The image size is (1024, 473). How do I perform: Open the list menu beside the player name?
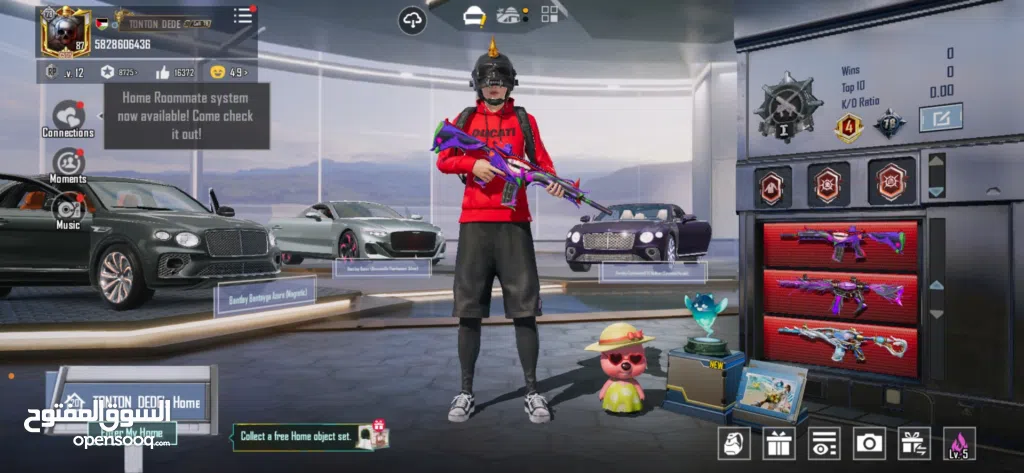pyautogui.click(x=243, y=15)
